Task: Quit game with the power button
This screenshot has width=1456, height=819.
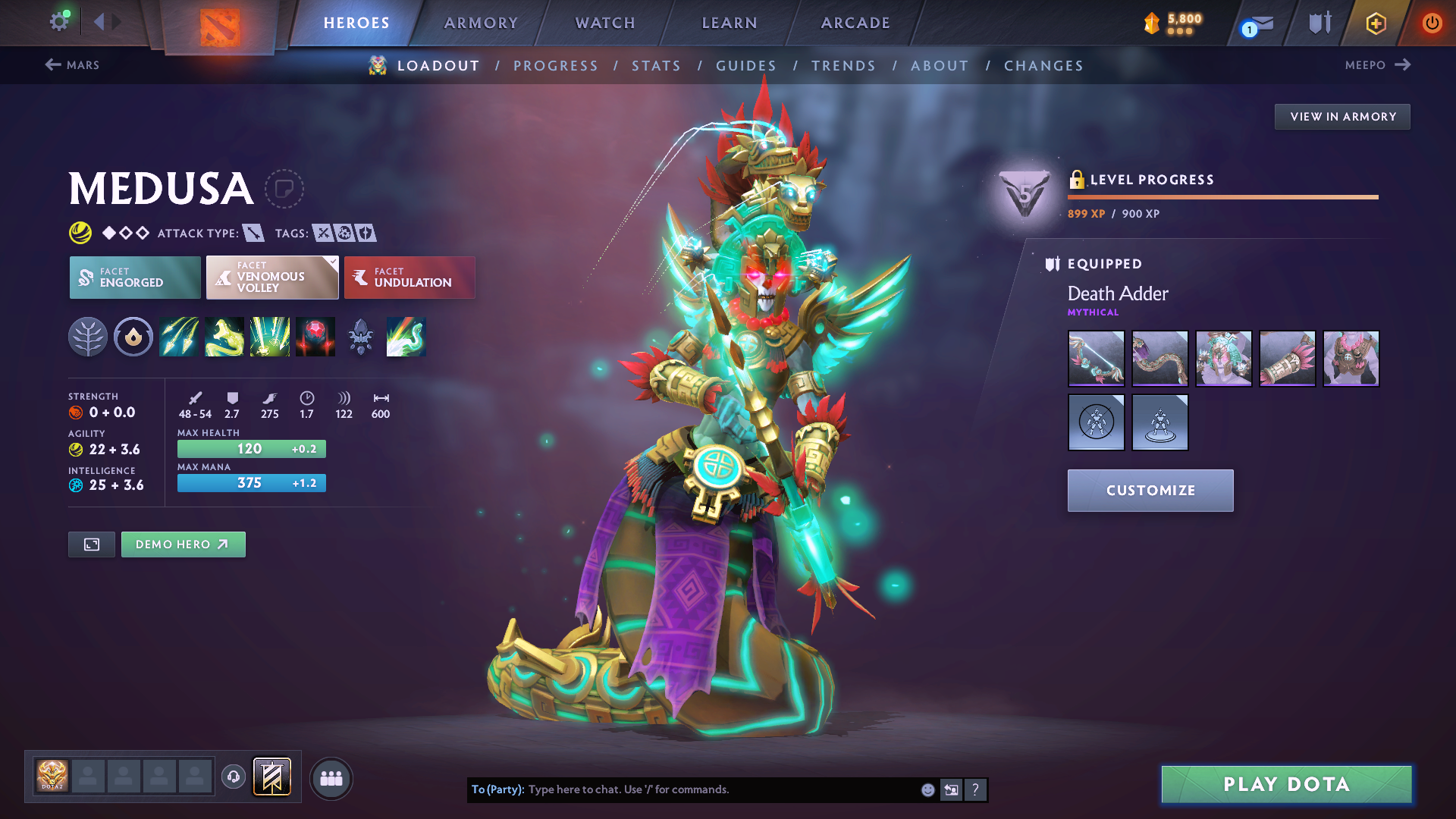Action: tap(1432, 23)
